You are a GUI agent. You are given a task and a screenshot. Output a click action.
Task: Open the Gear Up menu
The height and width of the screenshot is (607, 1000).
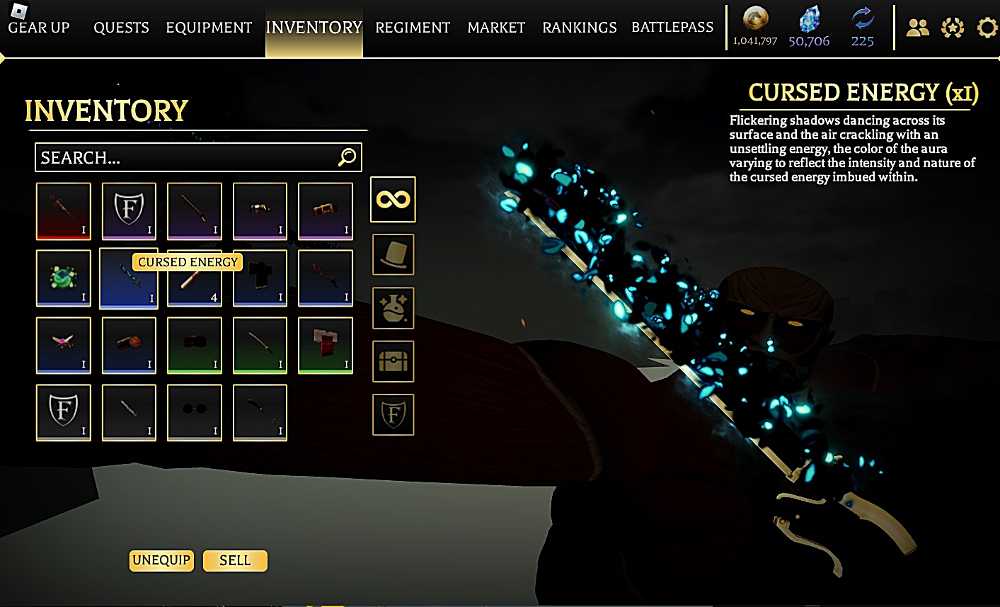click(39, 27)
